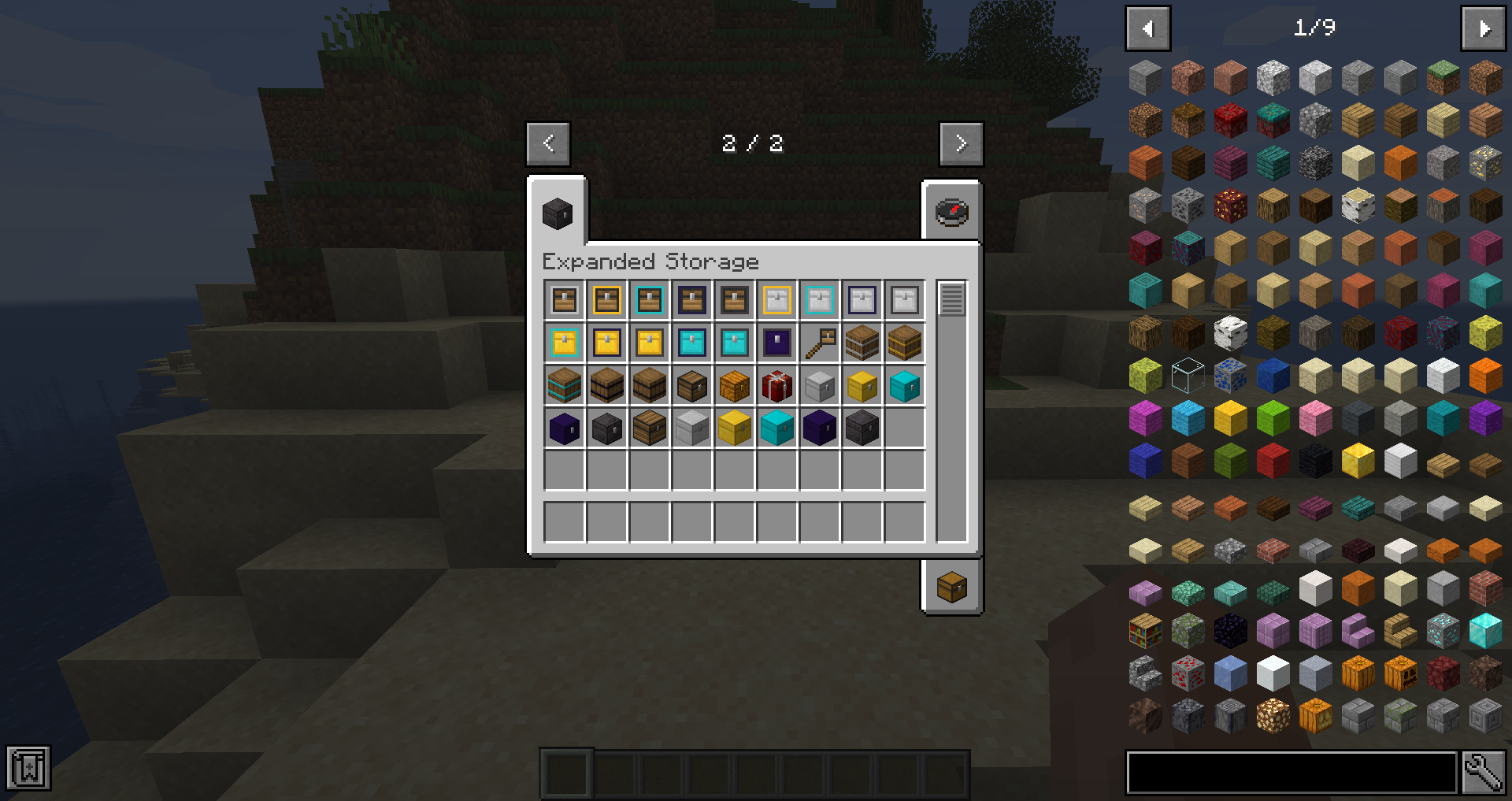Open REI settings via the wrench icon
Viewport: 1512px width, 801px height.
(x=1484, y=773)
